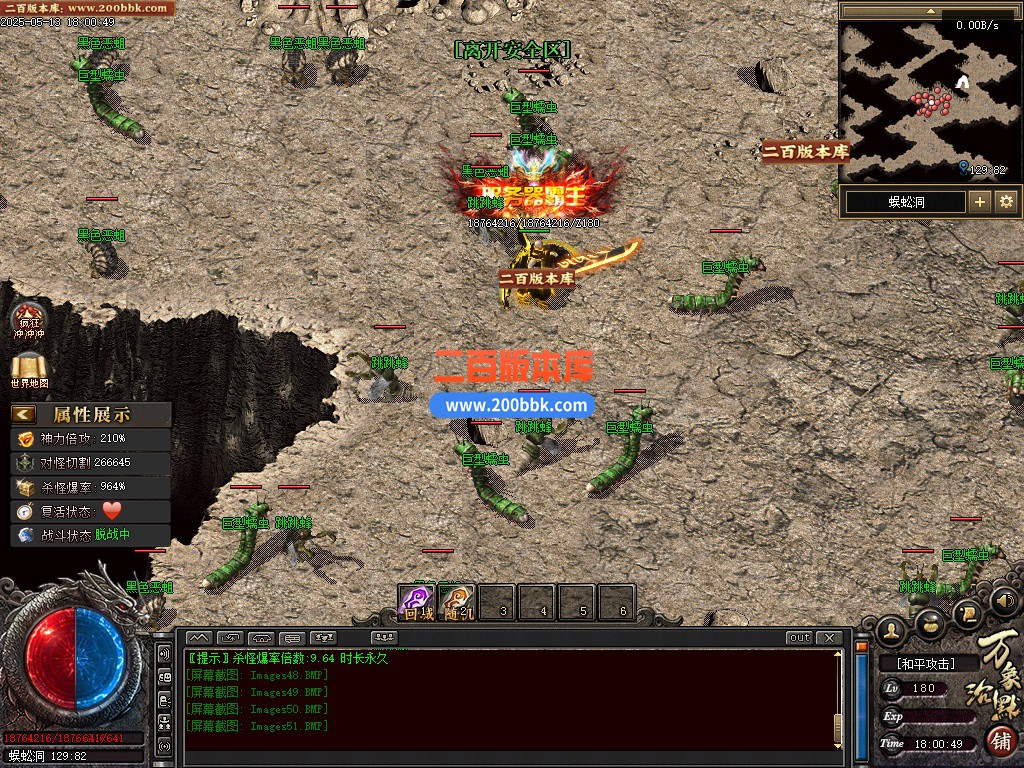
Task: Use the 回城 purple hotbar item
Action: tap(417, 600)
